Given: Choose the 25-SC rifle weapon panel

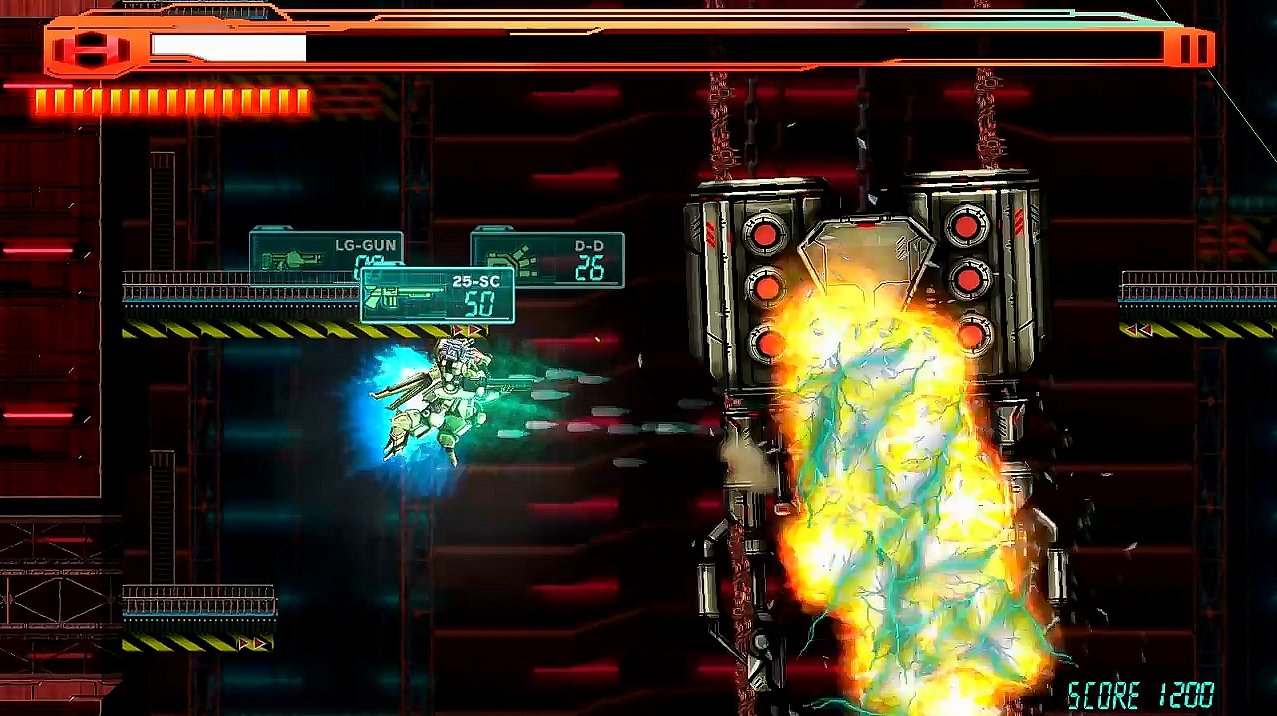Looking at the screenshot, I should click(437, 295).
